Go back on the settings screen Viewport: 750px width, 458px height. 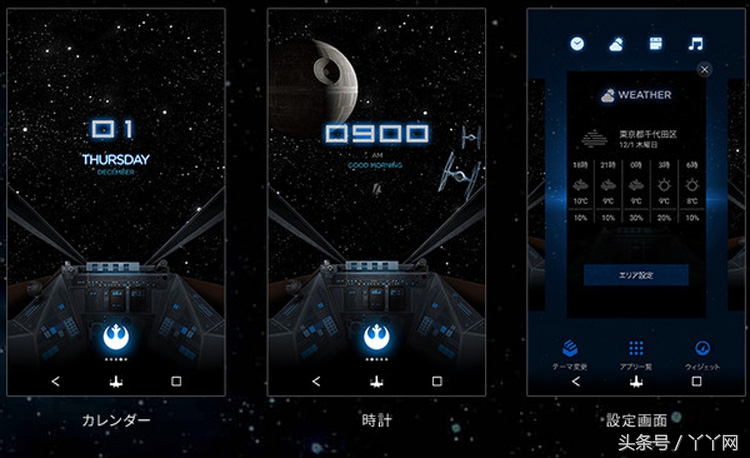coord(576,381)
